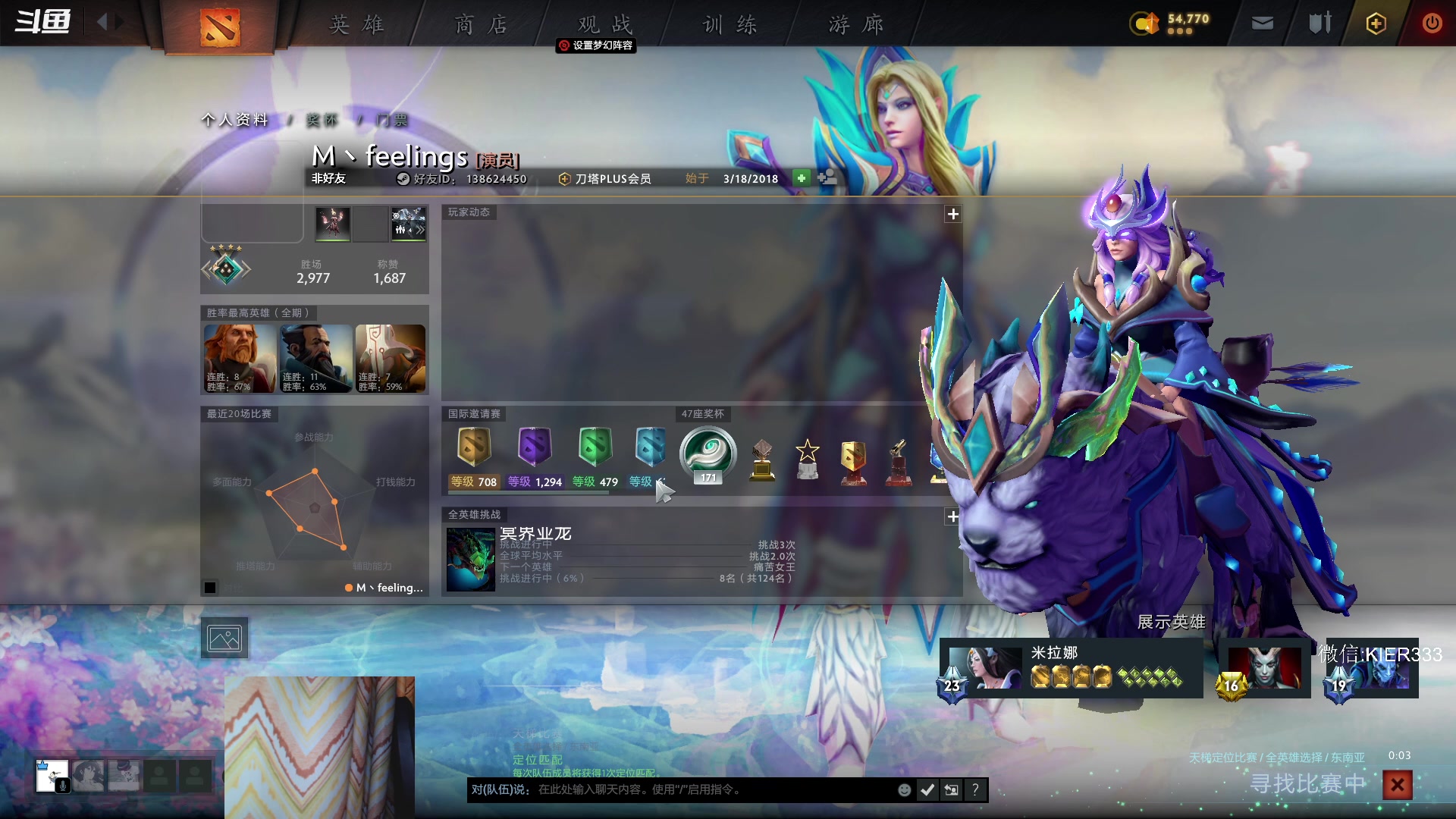Expand the 玩家动态 feed panel

pyautogui.click(x=953, y=214)
